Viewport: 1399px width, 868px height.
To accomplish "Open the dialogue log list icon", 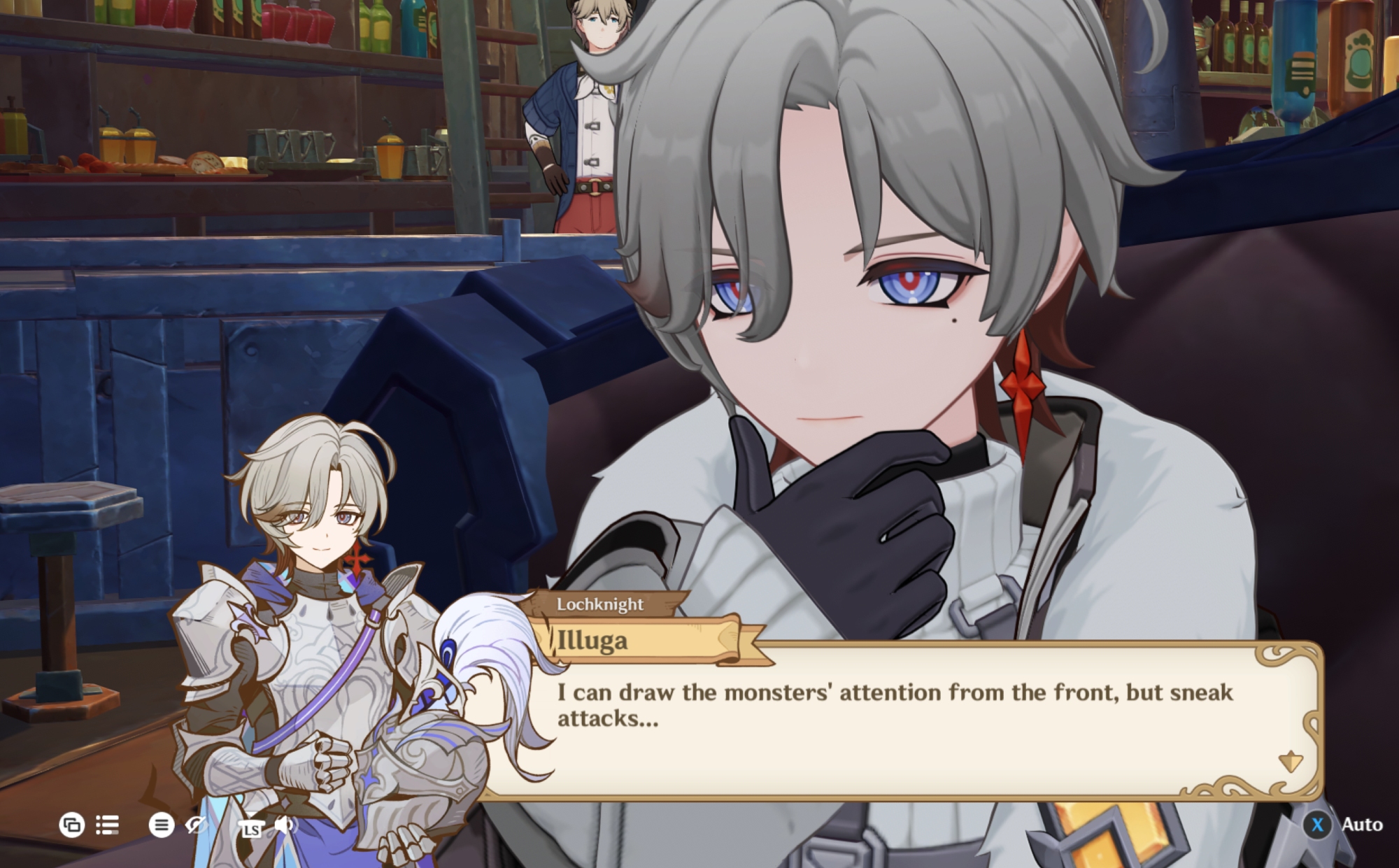I will [107, 825].
